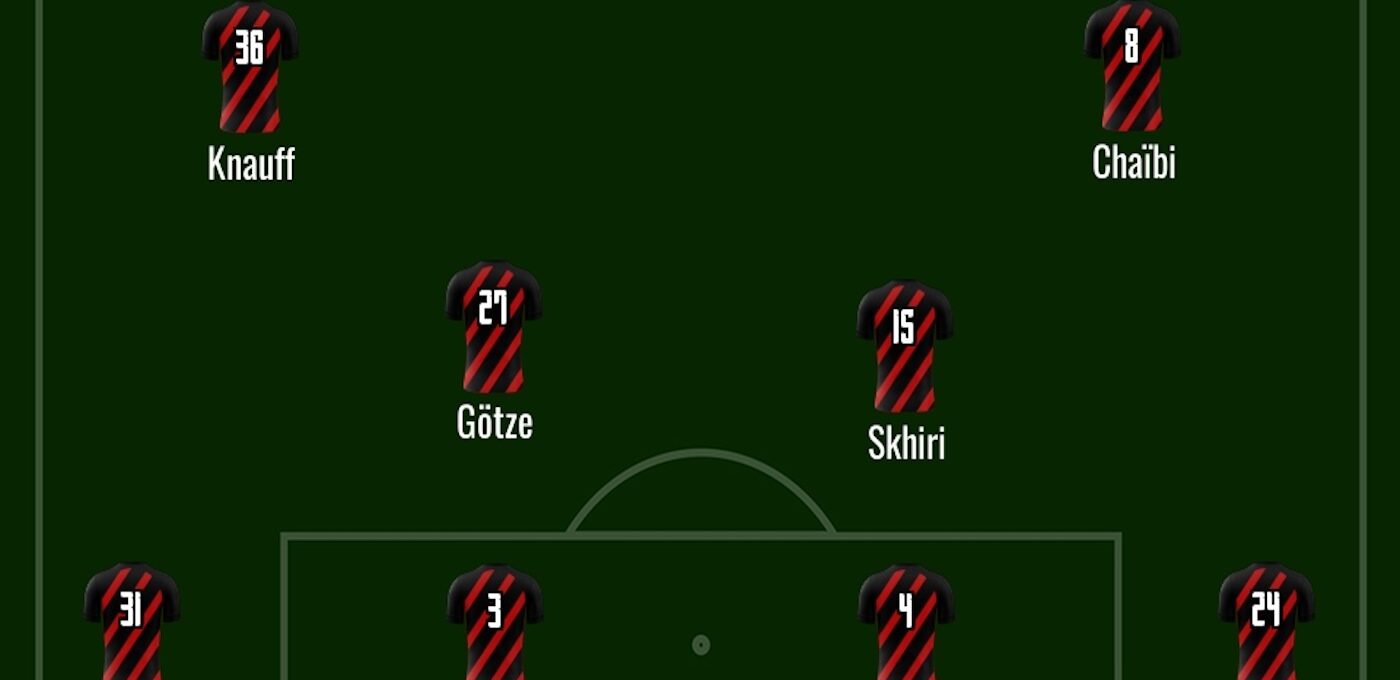Screen dimensions: 1400x680
Task: Select Knauff's number 36 shirt
Action: coord(250,67)
